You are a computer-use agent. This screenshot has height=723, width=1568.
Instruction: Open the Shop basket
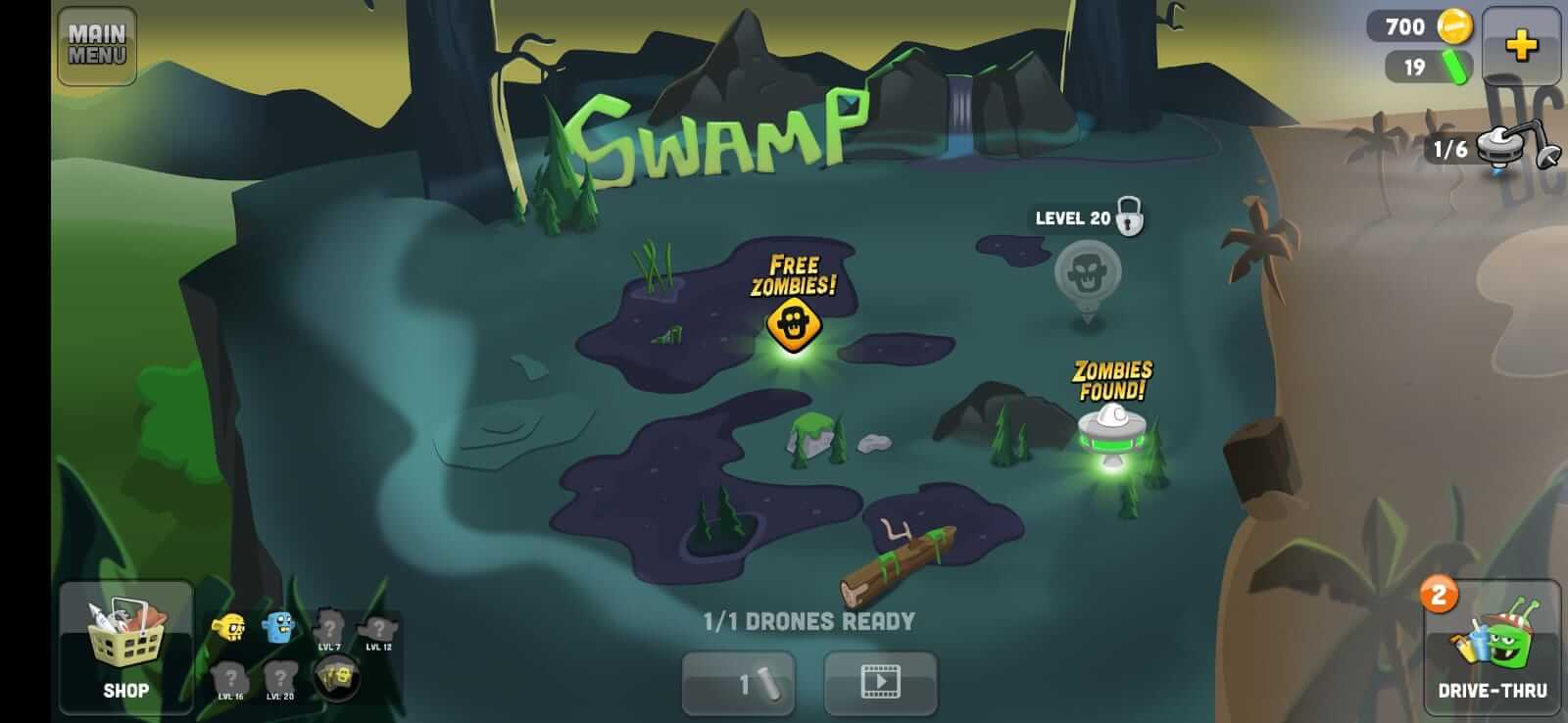(x=125, y=647)
